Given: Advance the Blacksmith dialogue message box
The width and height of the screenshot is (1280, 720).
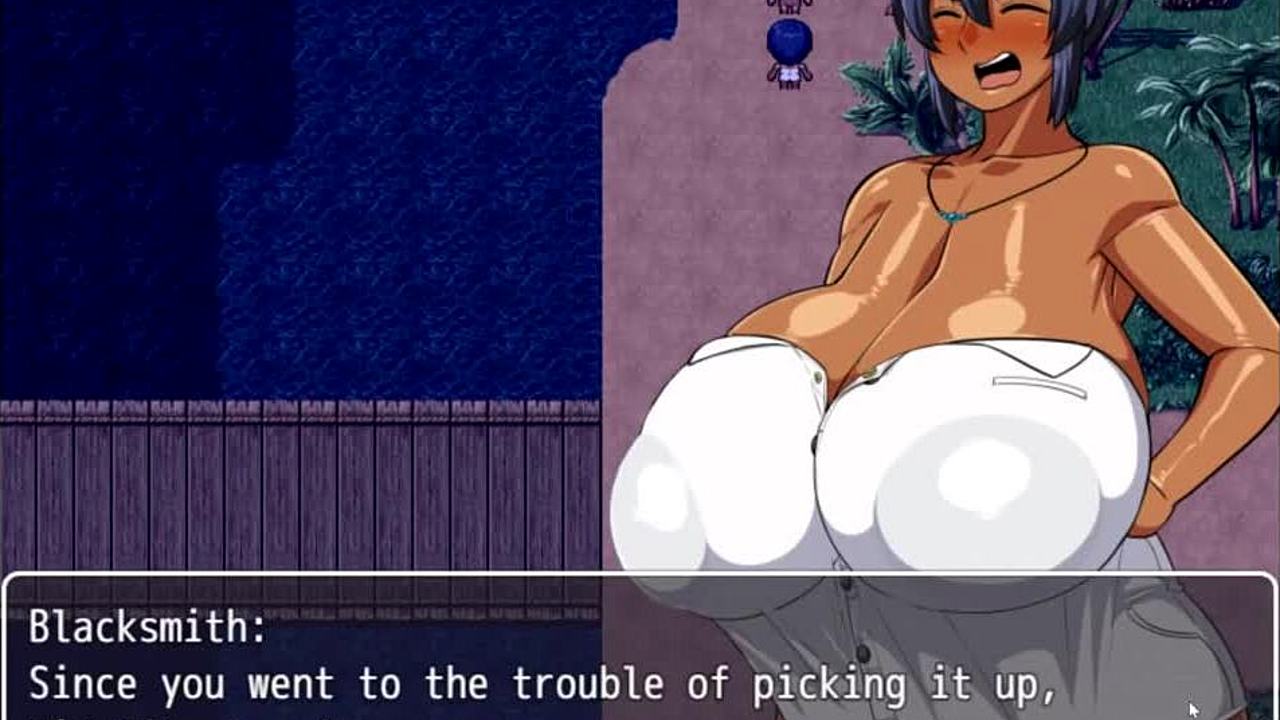Looking at the screenshot, I should click(640, 650).
